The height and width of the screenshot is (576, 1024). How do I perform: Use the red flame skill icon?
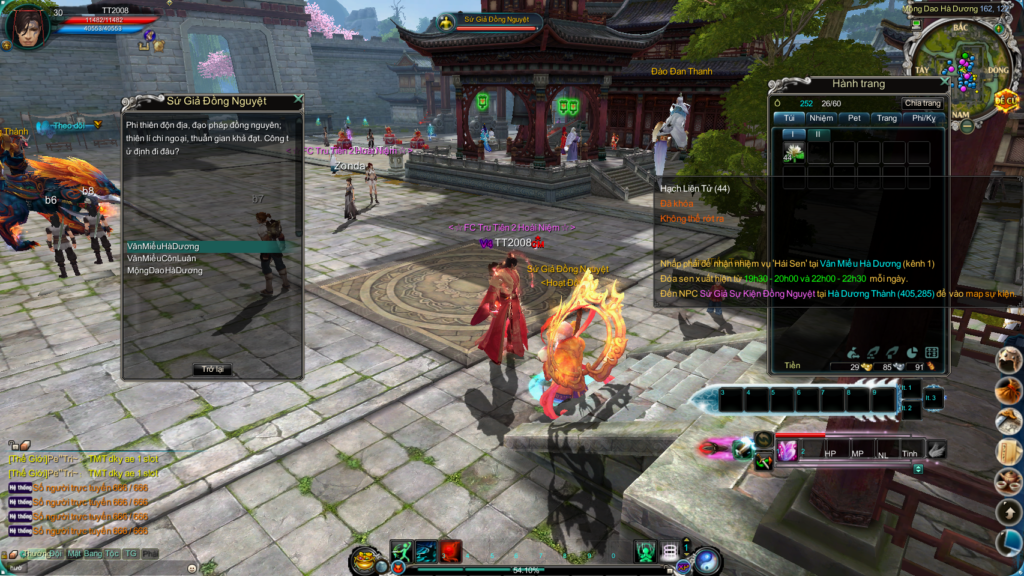click(x=451, y=551)
